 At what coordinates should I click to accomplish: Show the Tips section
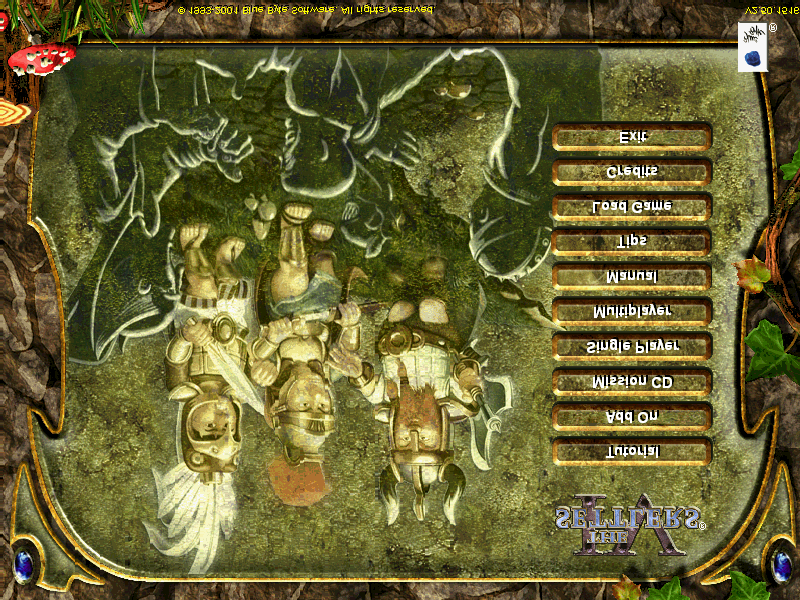[632, 241]
